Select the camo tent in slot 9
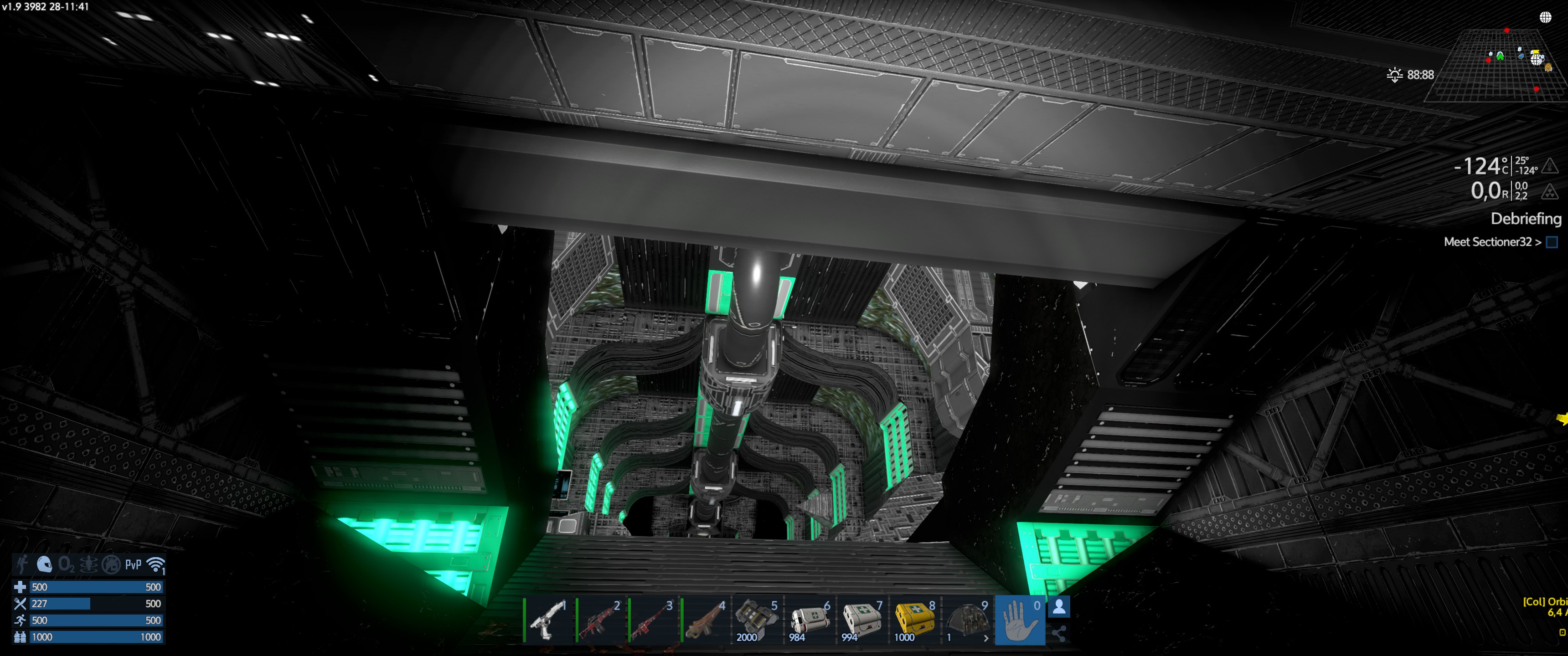This screenshot has height=656, width=1568. click(967, 620)
